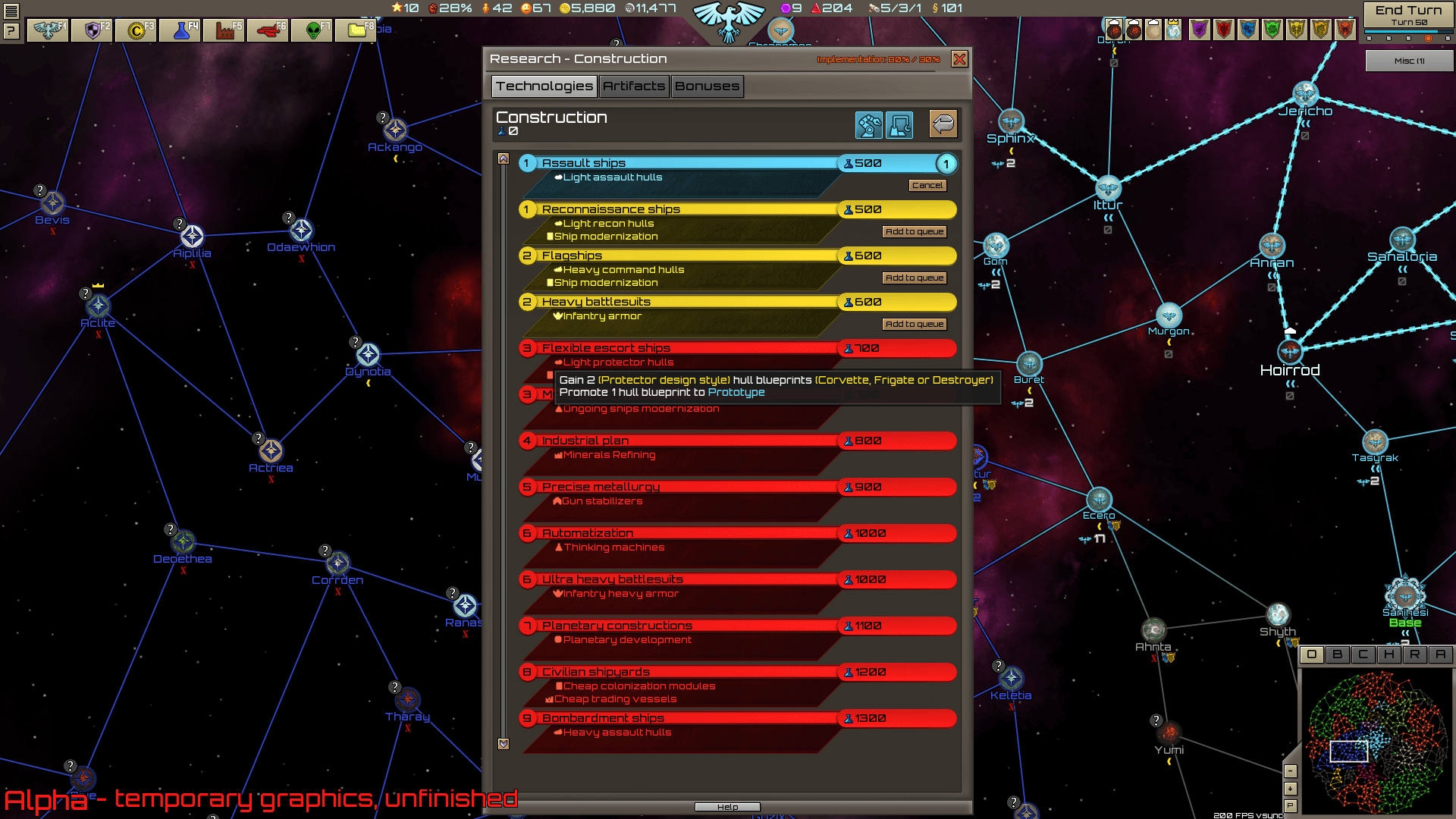Open the Military panel with the red ships icon
The height and width of the screenshot is (819, 1456).
(268, 30)
